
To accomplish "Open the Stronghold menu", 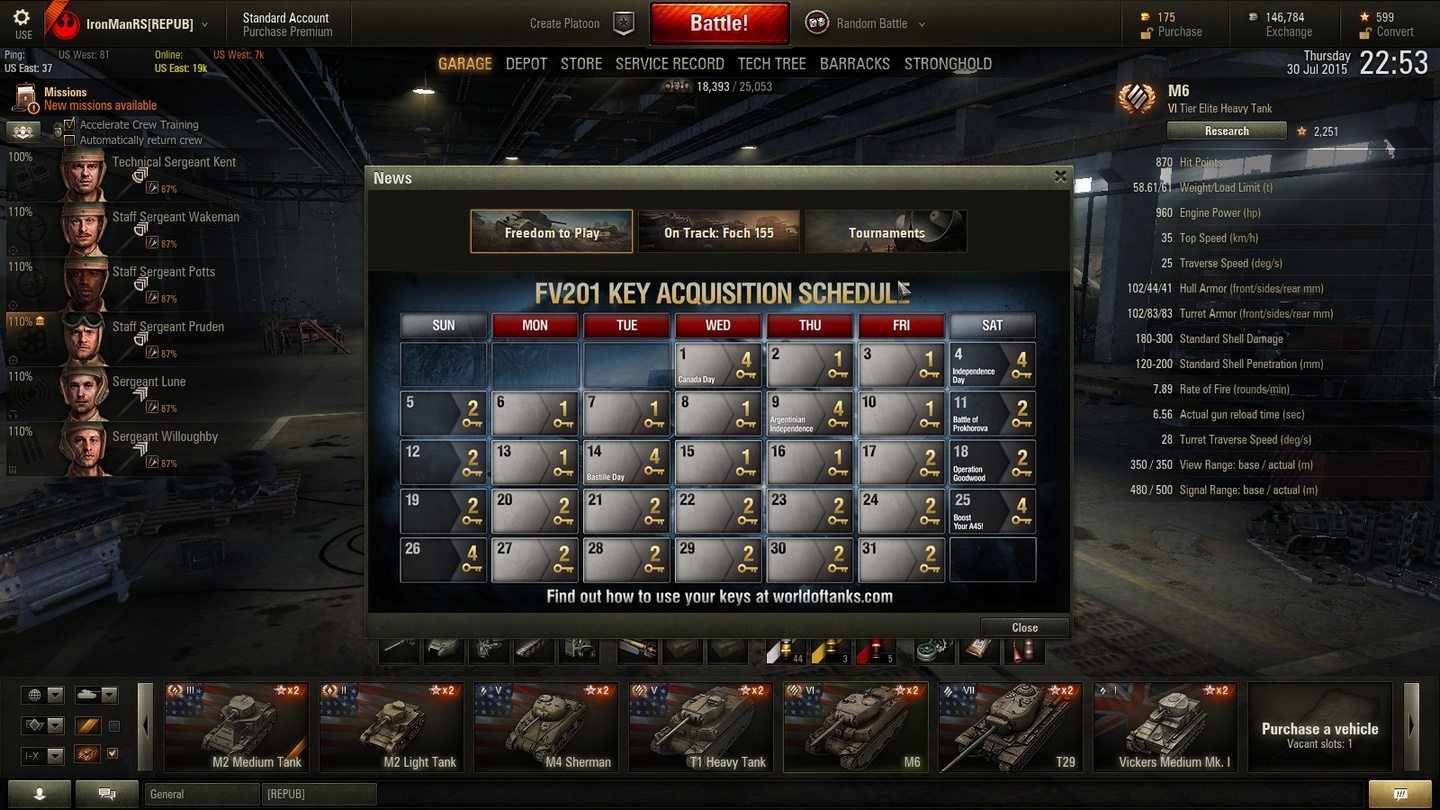I will 947,63.
